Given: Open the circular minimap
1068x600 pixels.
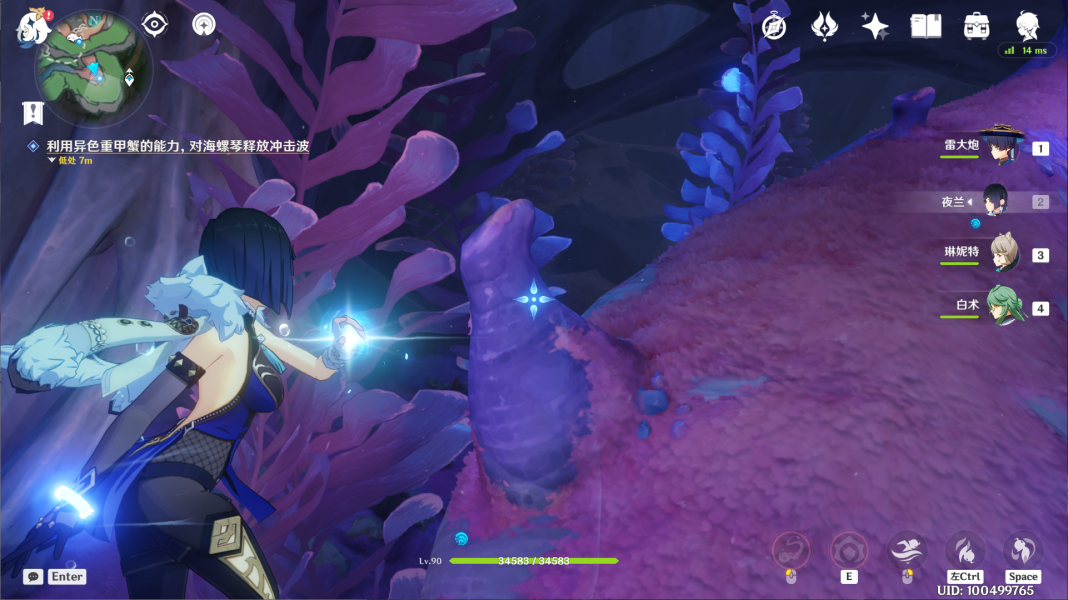Looking at the screenshot, I should coord(94,68).
